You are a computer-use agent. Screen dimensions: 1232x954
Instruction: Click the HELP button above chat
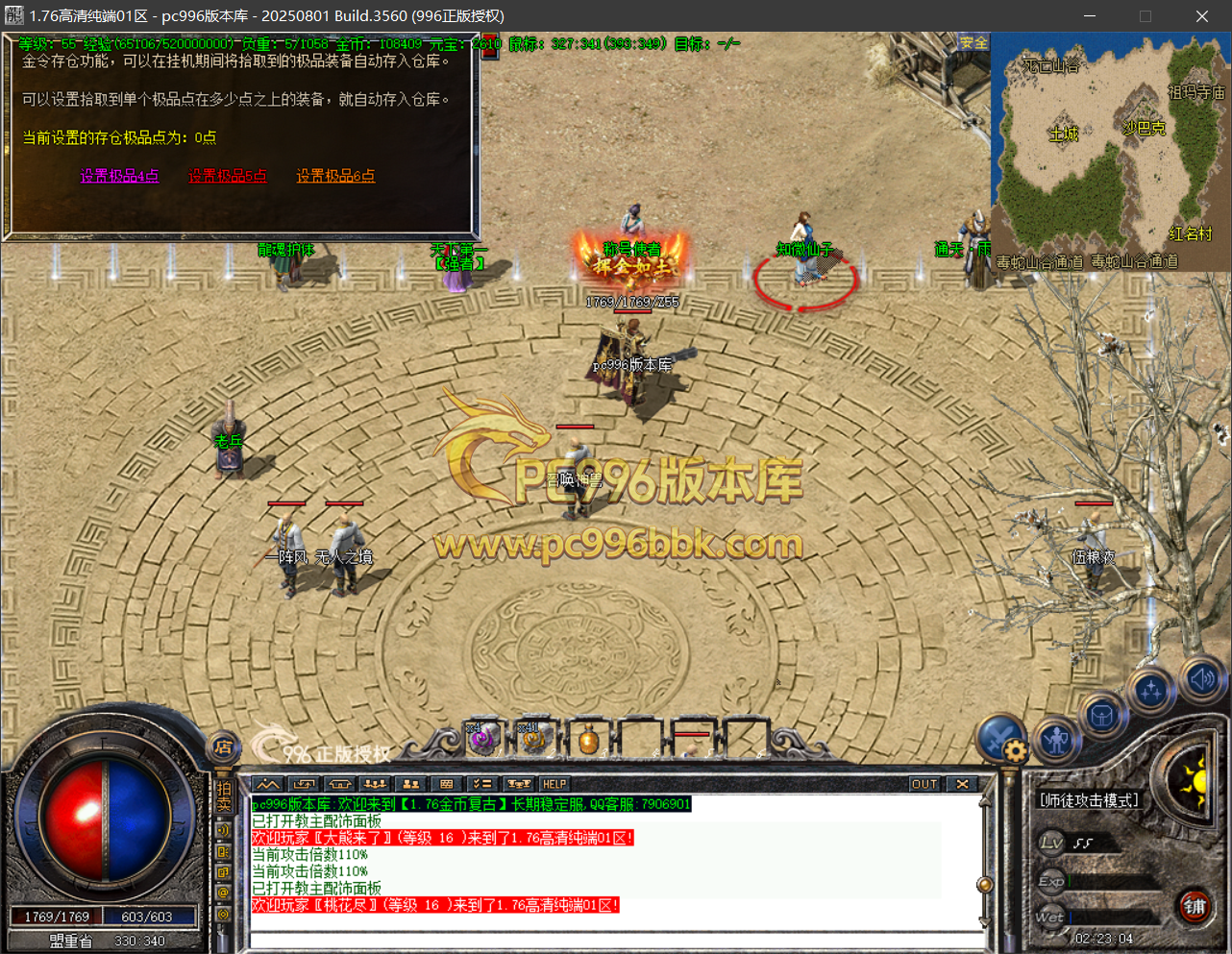point(554,784)
